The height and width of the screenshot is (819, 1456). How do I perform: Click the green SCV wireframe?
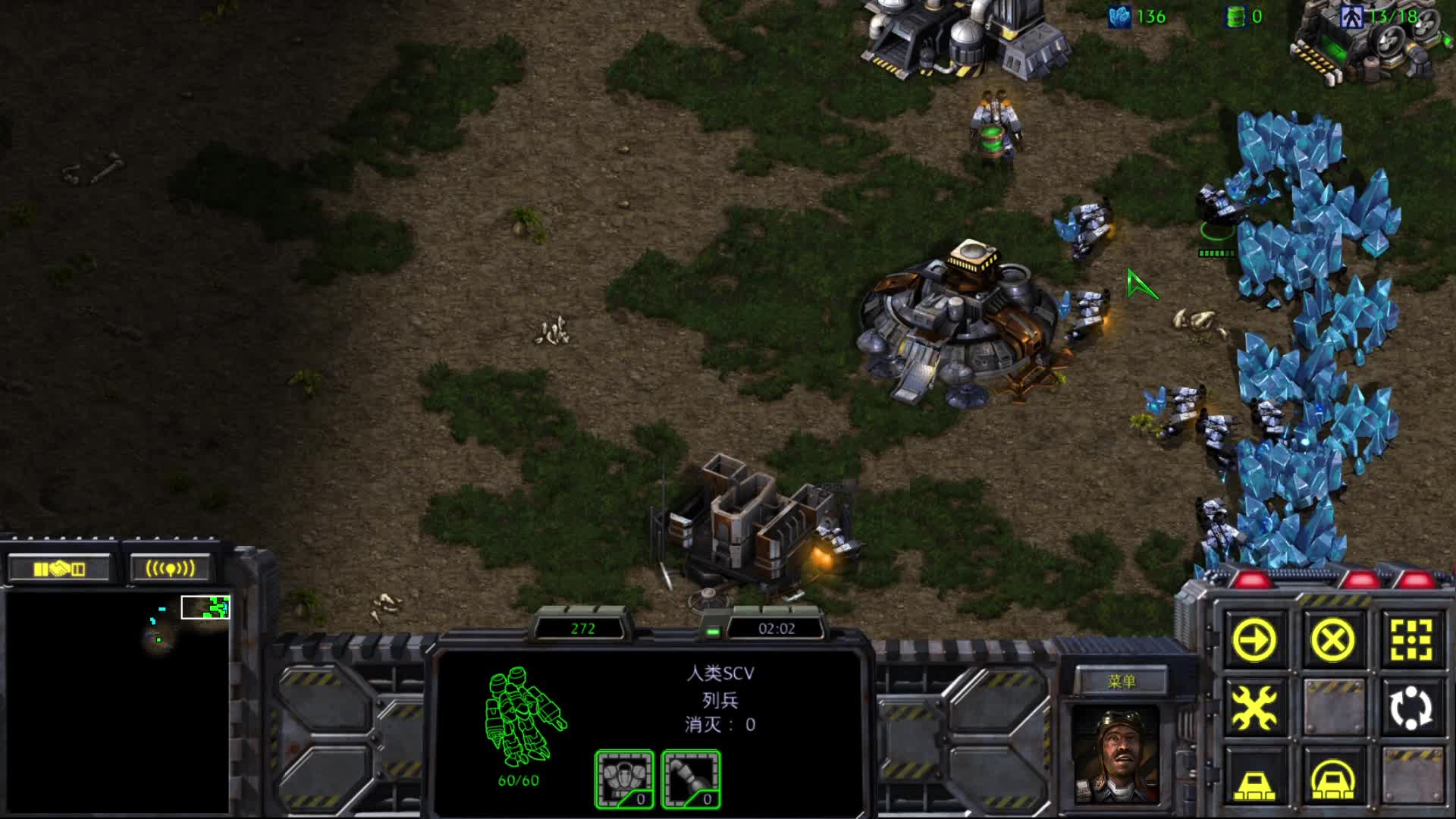523,717
